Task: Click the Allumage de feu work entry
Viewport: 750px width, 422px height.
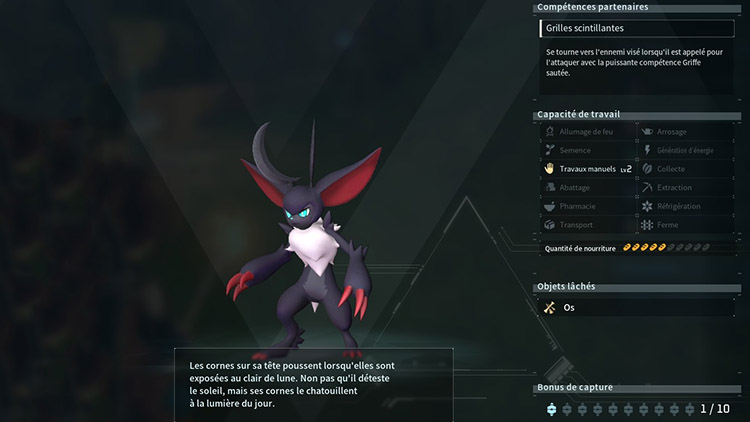Action: (587, 132)
